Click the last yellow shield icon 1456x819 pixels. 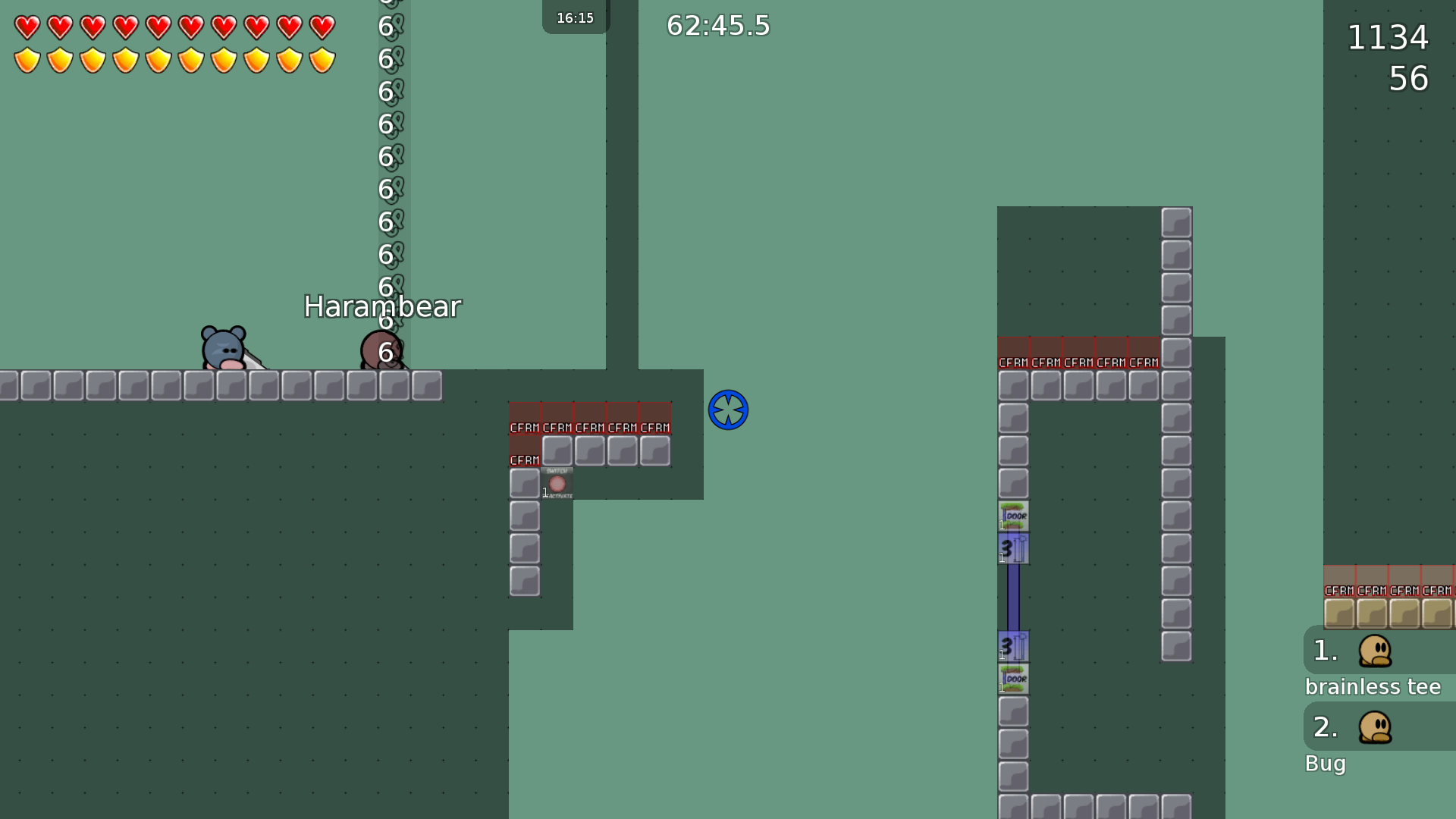(x=323, y=58)
